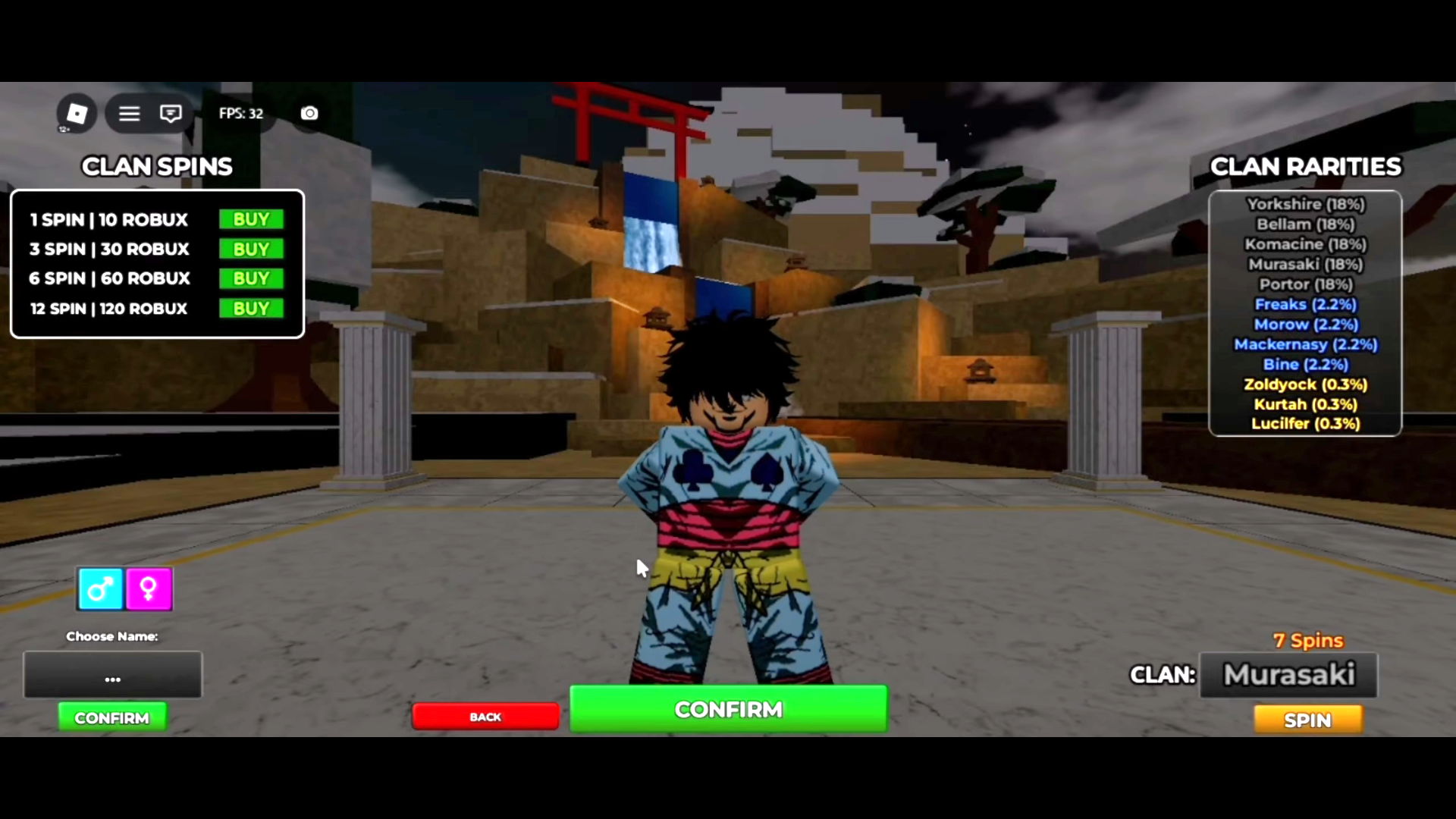
Task: Buy 3 spins for 30 Robux
Action: pos(250,249)
